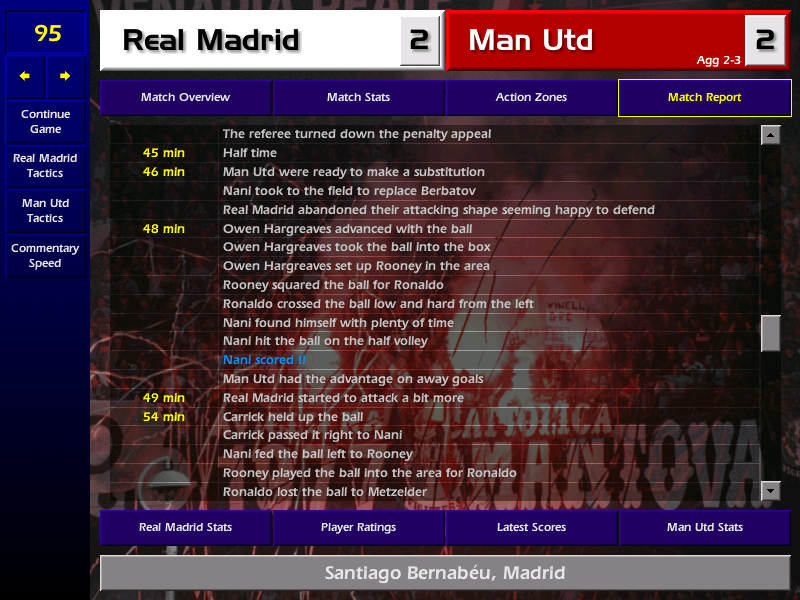Click the scrollbar up arrow
Viewport: 800px width, 600px height.
(770, 135)
